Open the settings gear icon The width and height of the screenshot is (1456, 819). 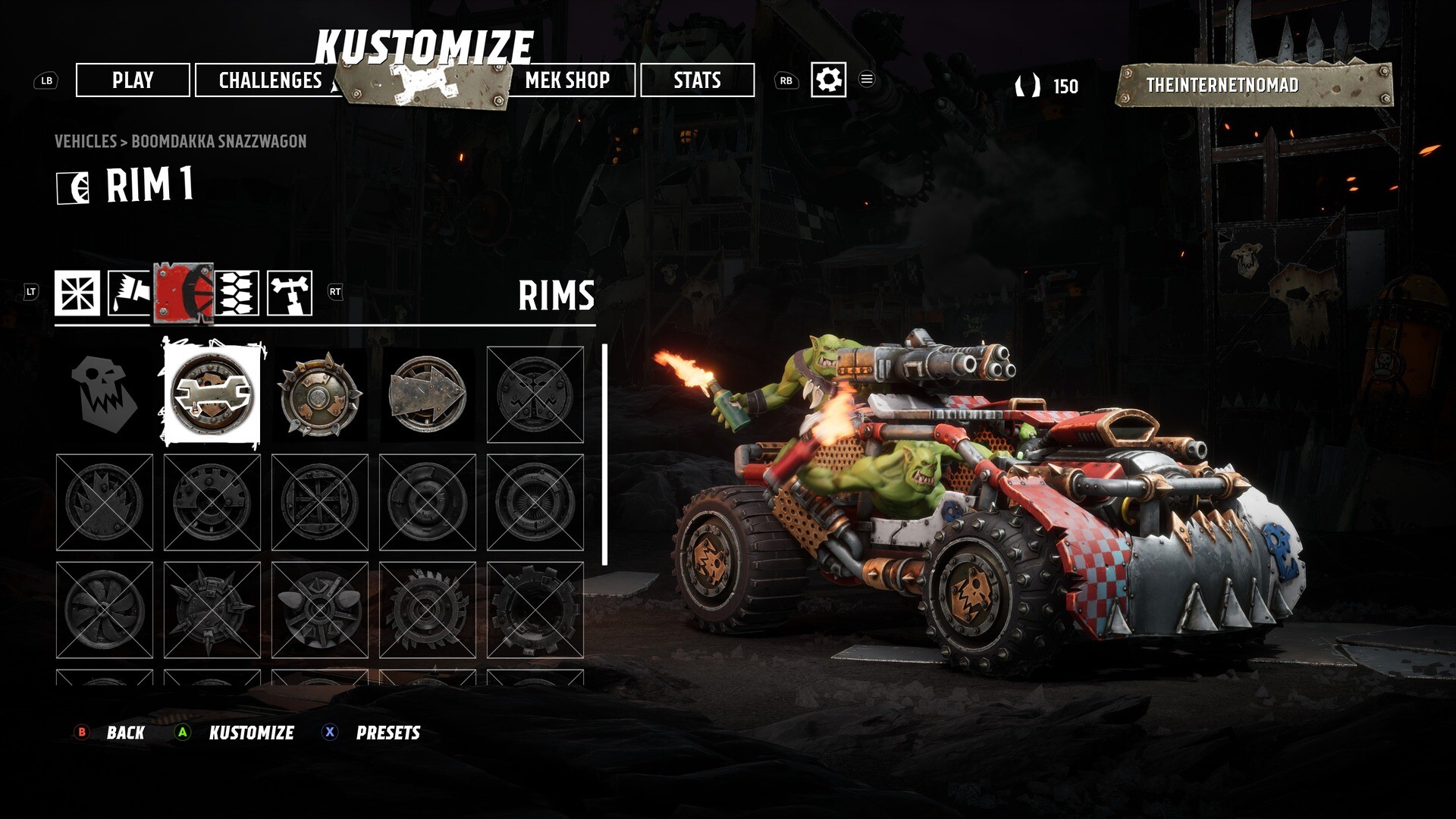[x=829, y=80]
